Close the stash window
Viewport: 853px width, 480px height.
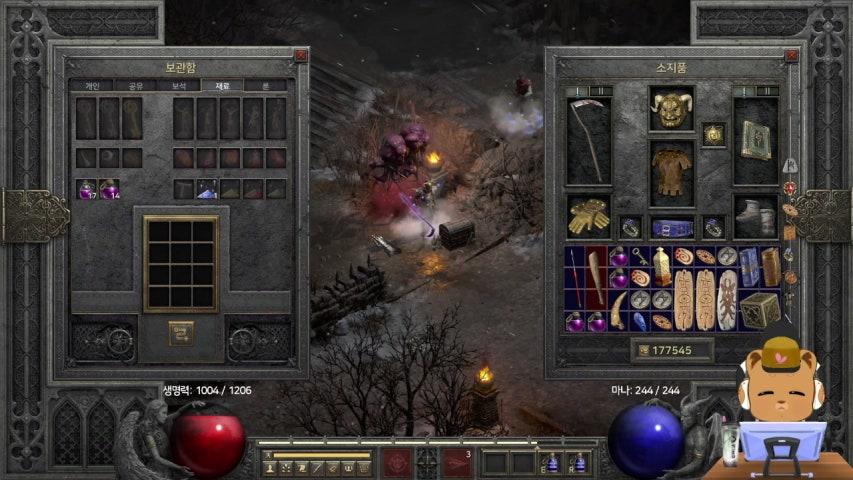[x=300, y=56]
